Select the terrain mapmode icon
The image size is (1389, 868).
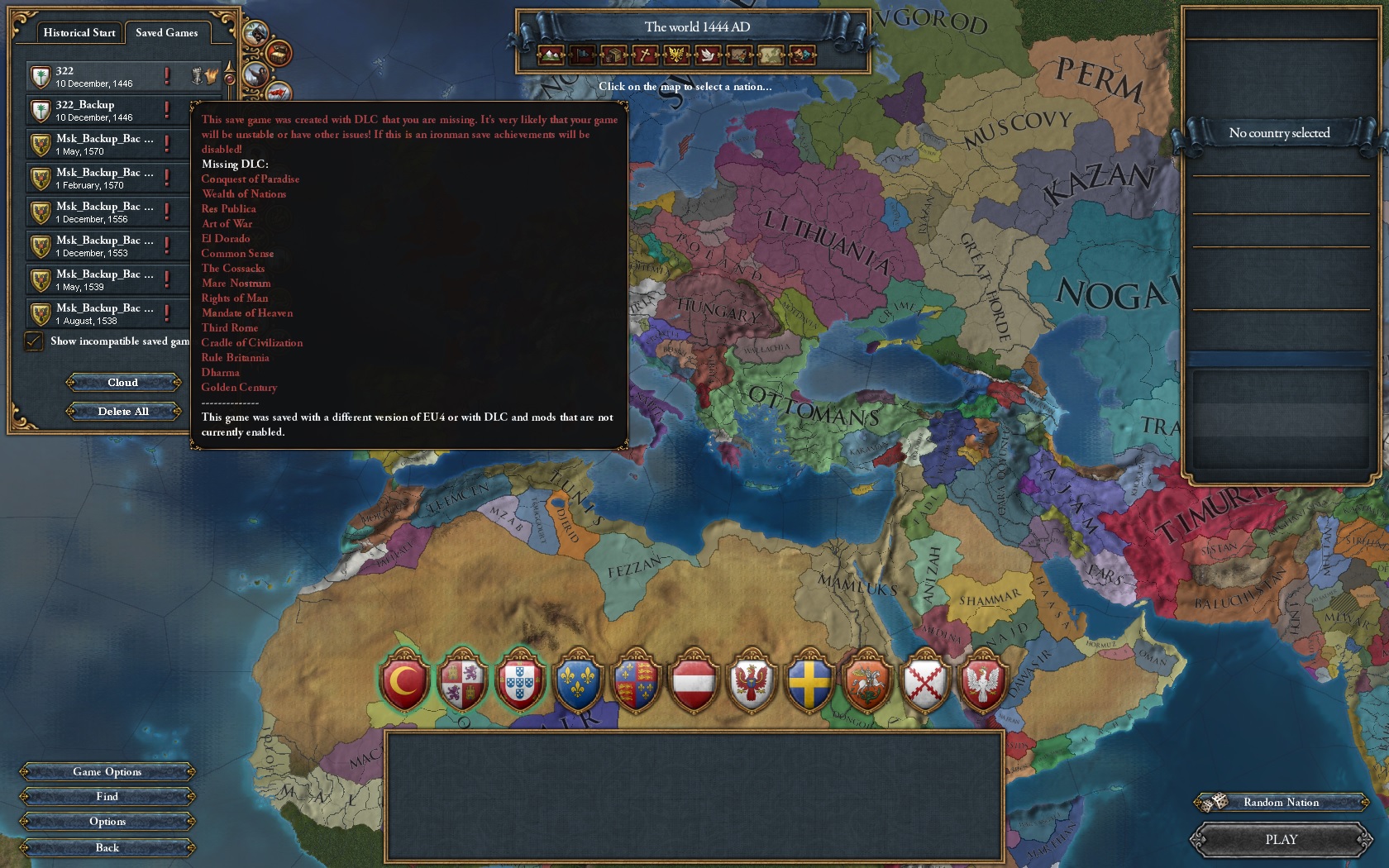tap(550, 56)
